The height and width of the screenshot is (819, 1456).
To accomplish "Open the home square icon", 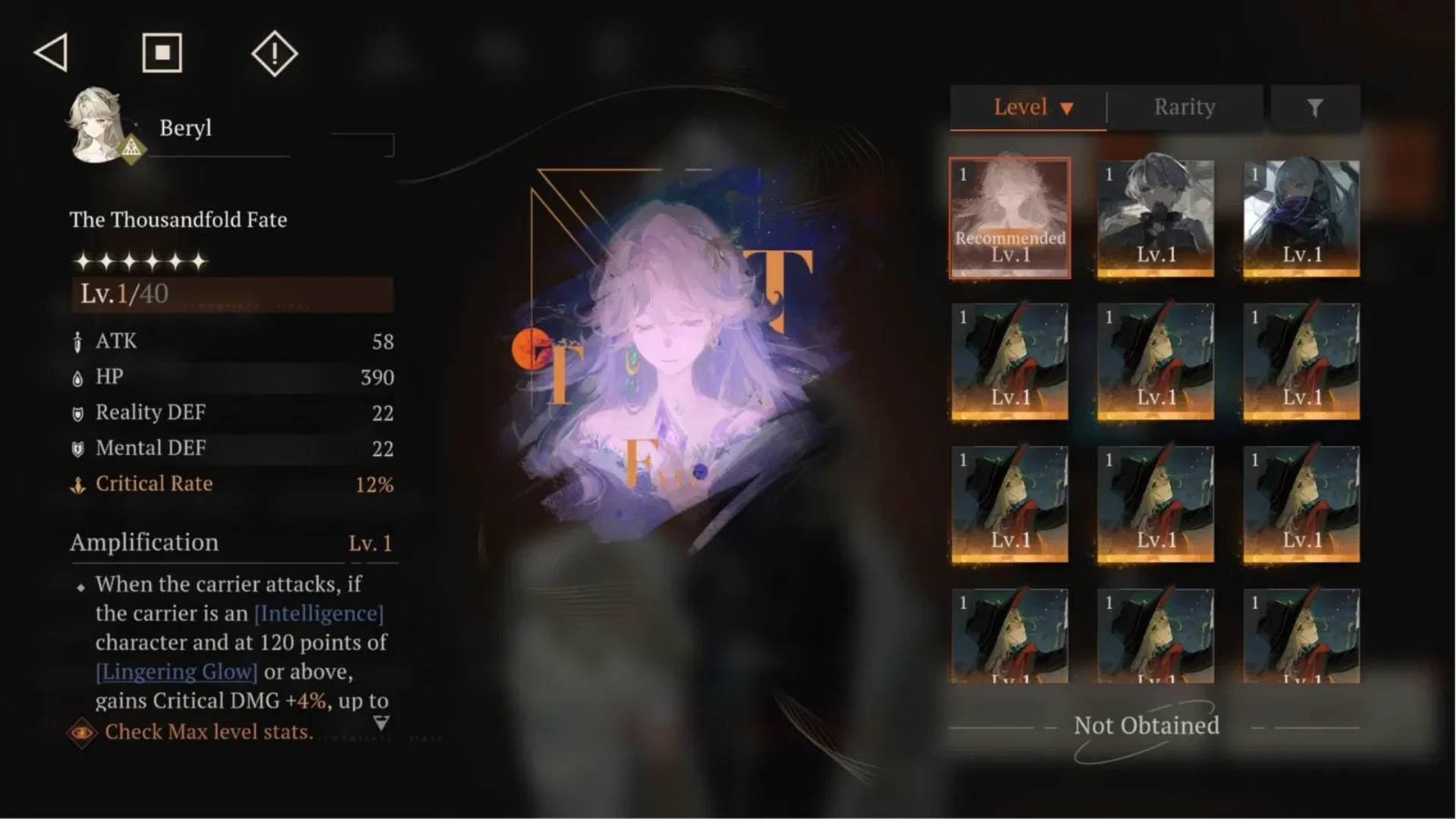I will [x=162, y=53].
